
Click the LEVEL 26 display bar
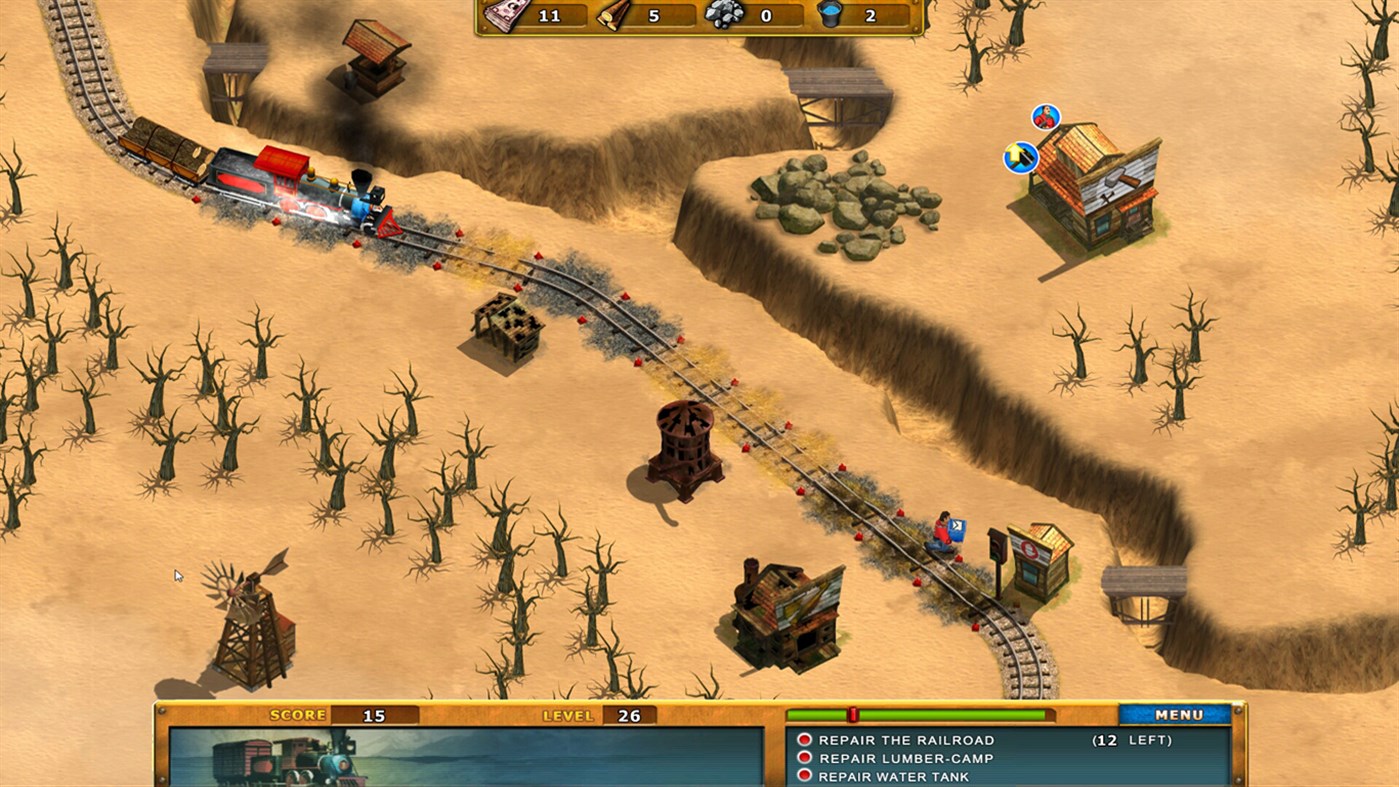pyautogui.click(x=600, y=715)
